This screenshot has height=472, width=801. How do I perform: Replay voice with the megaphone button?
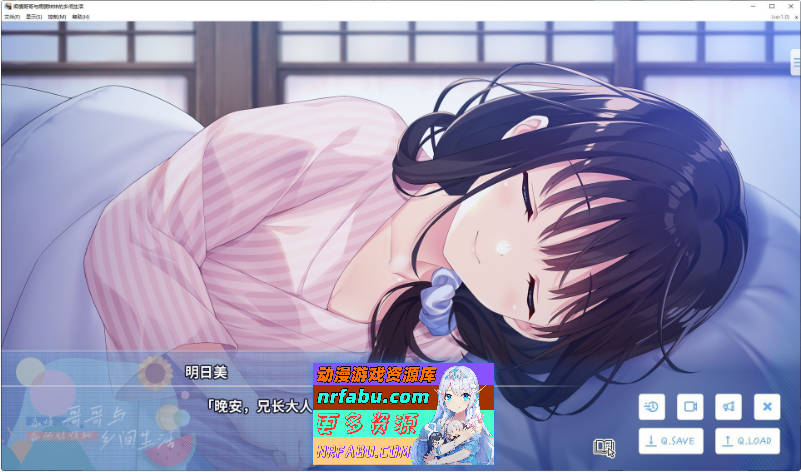(728, 406)
